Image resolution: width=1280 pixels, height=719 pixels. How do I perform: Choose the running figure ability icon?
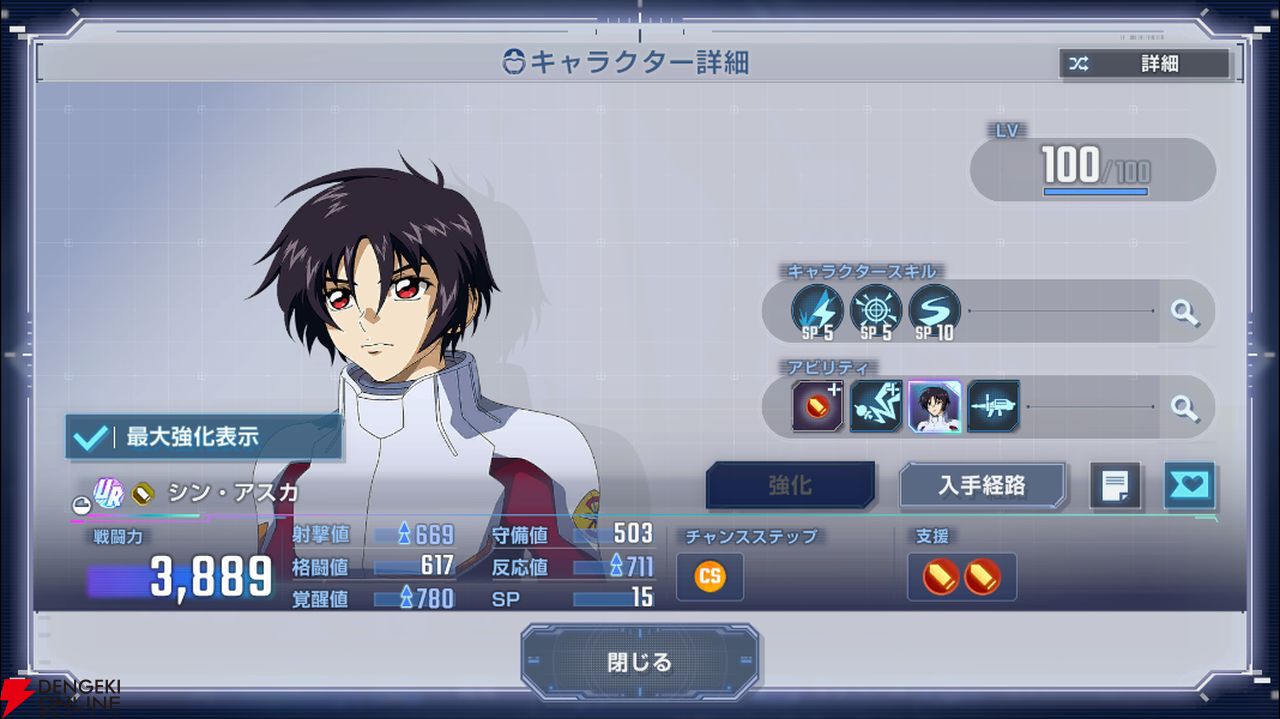click(876, 407)
